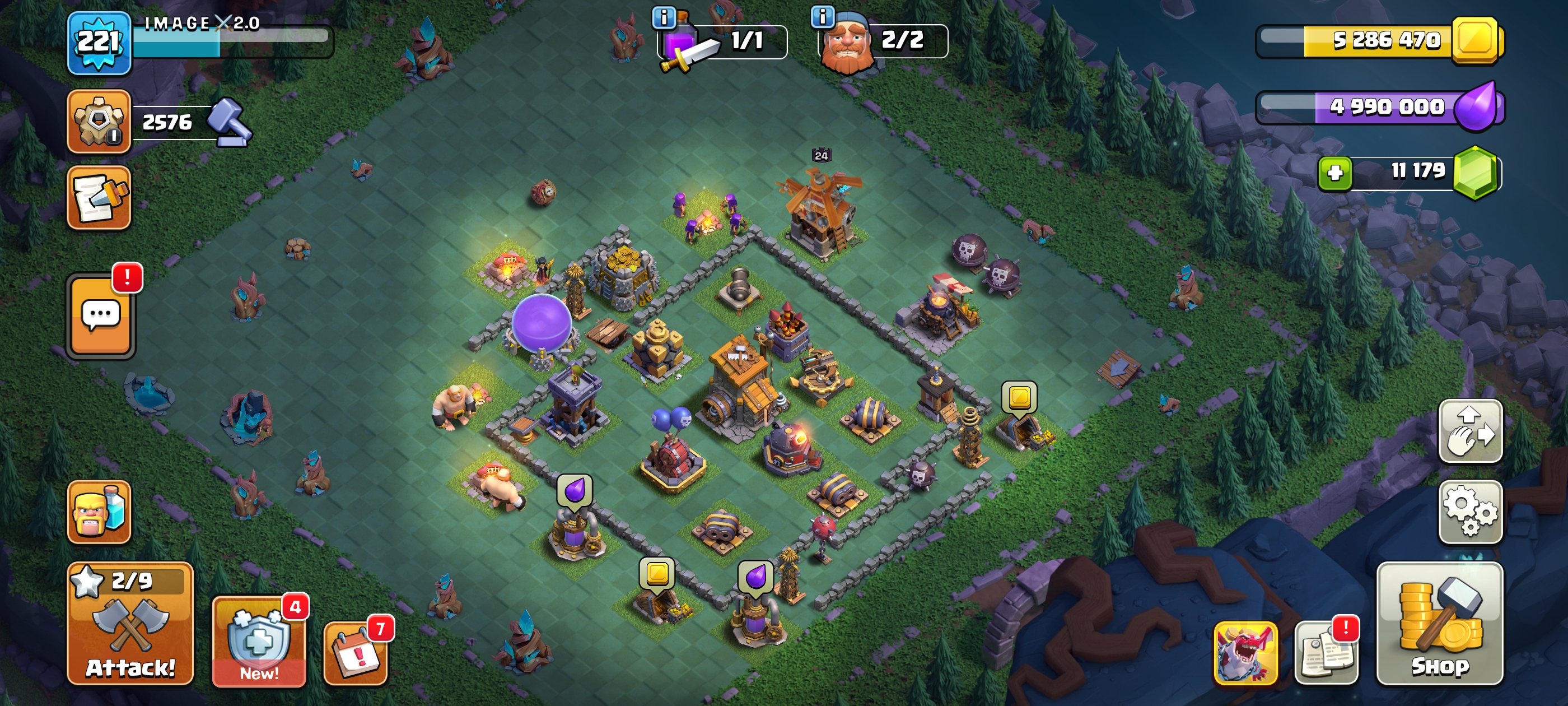Open the Builder Hall trophies icon
Viewport: 1568px width, 706px height.
[x=99, y=121]
